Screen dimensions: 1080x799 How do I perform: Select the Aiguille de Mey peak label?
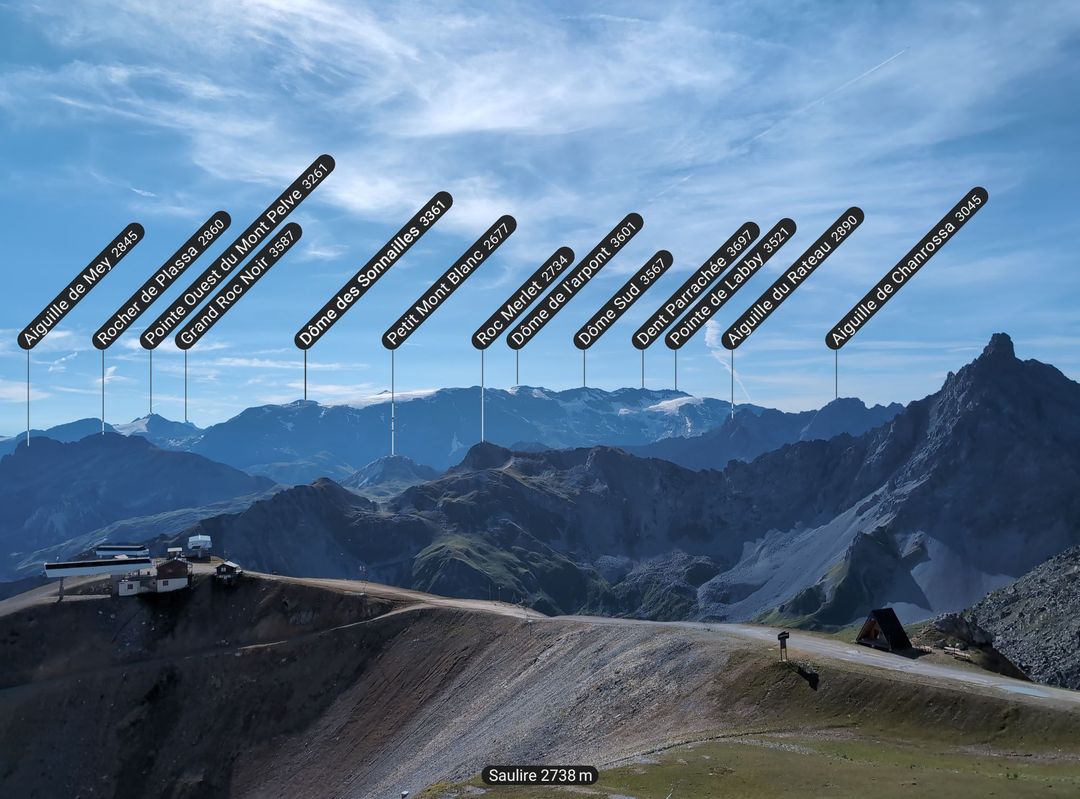point(81,286)
